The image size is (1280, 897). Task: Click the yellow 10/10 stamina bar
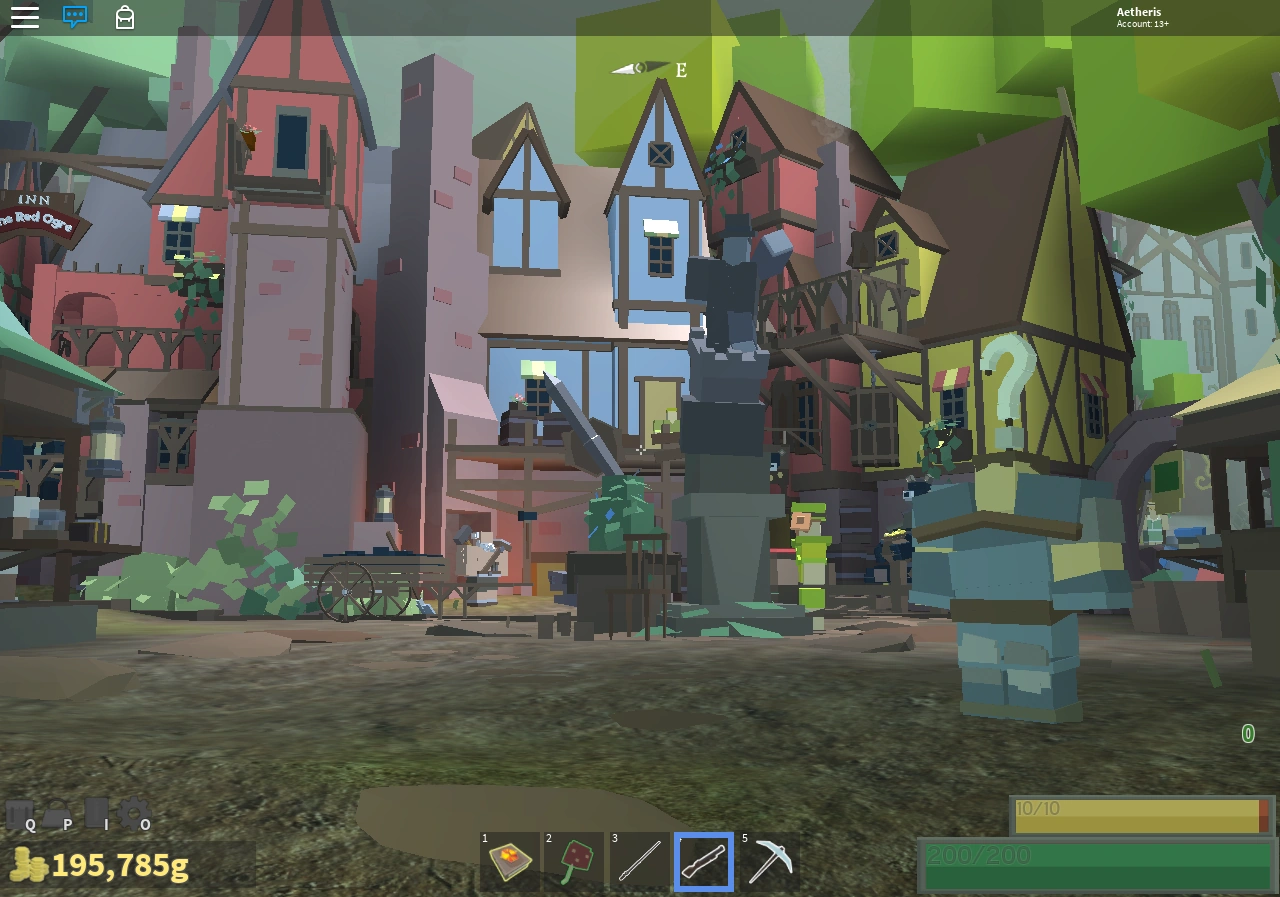tap(1140, 815)
